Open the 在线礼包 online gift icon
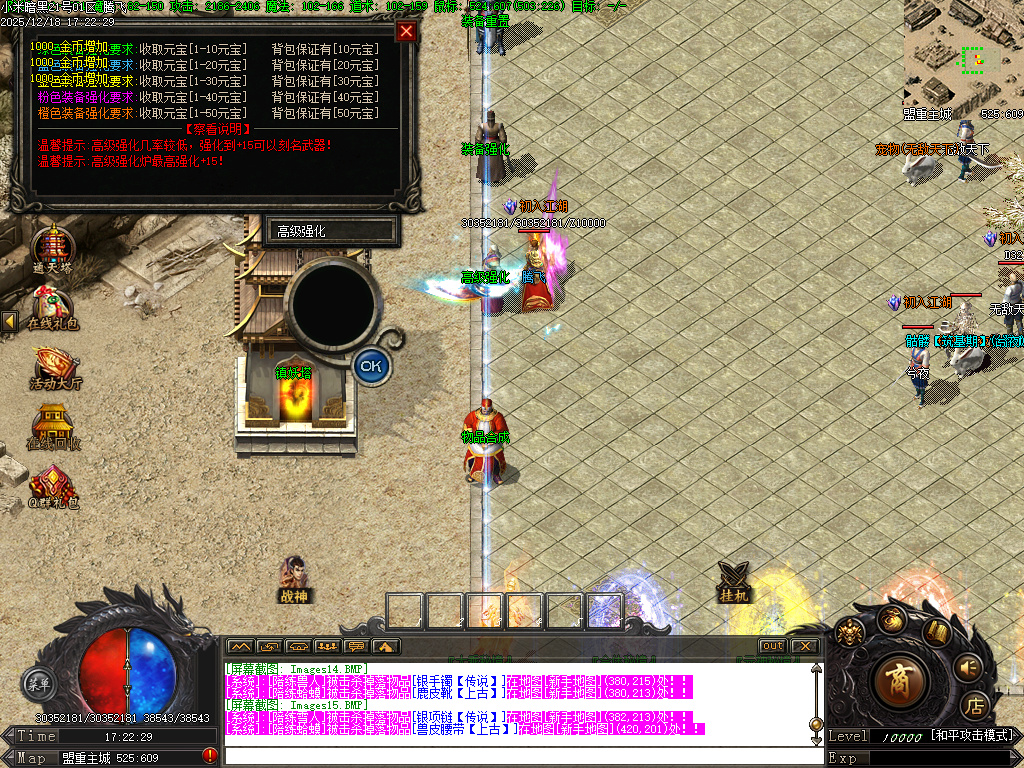 click(52, 307)
